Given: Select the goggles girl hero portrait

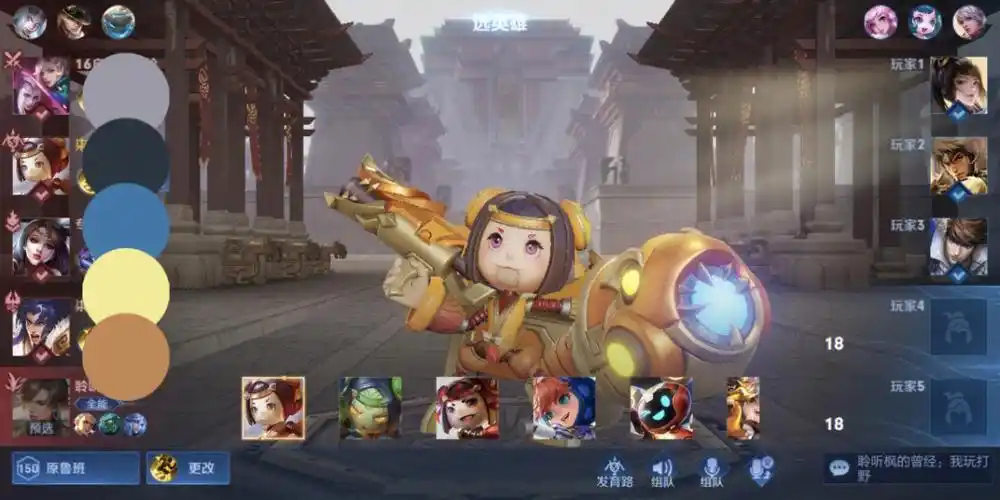Looking at the screenshot, I should pos(273,408).
